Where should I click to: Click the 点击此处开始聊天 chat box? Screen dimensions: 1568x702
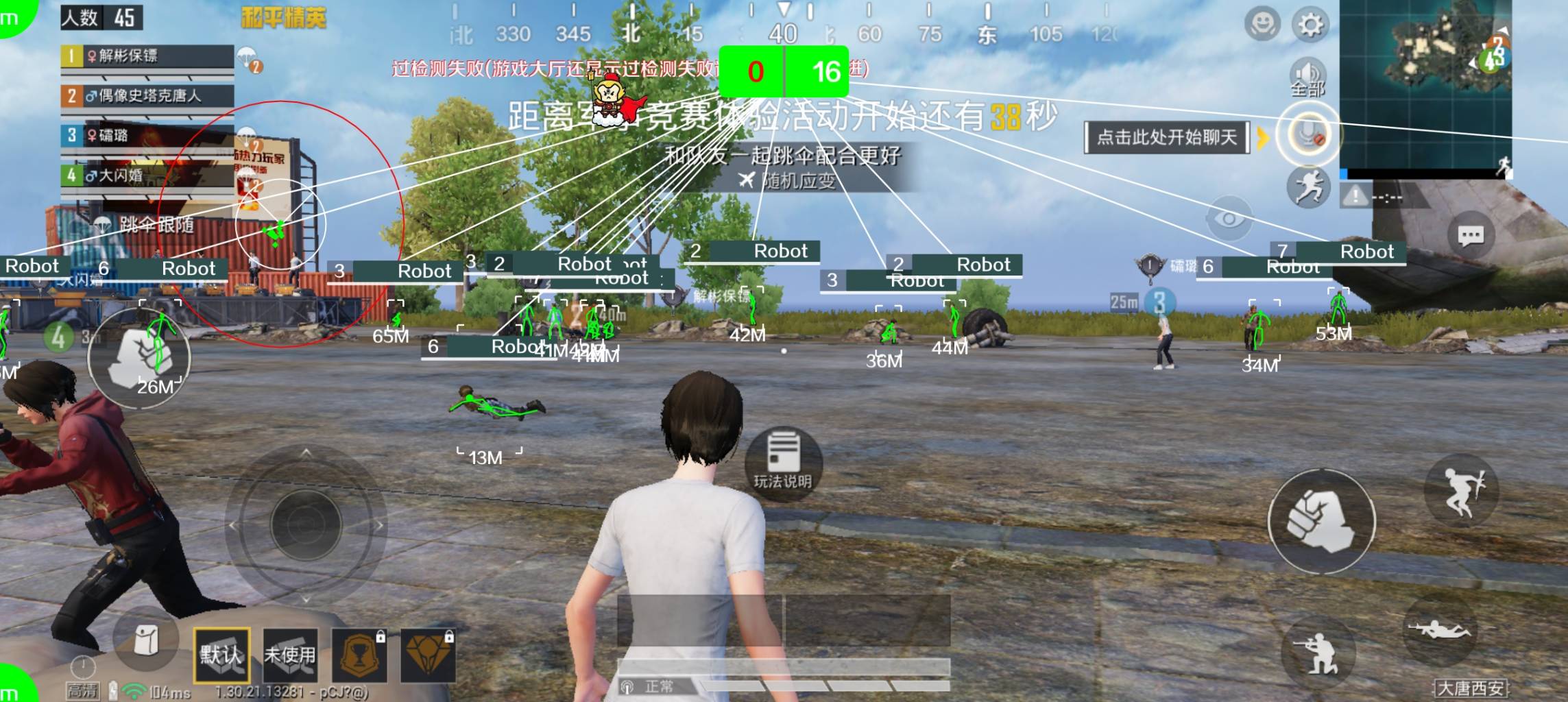pyautogui.click(x=1167, y=137)
